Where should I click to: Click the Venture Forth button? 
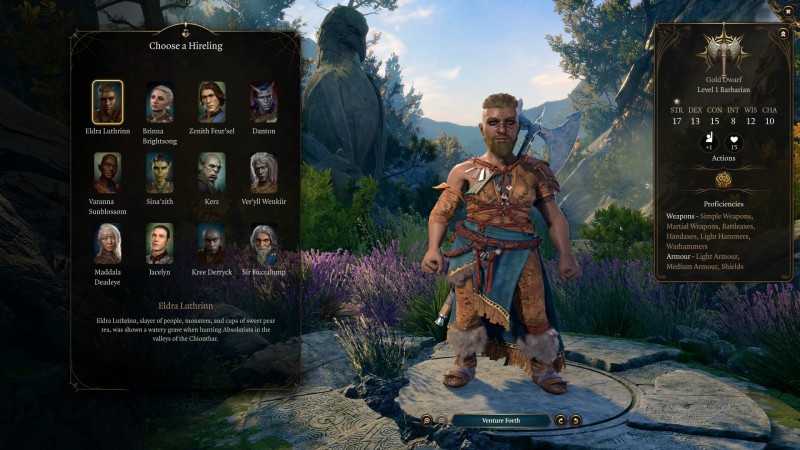pyautogui.click(x=500, y=421)
